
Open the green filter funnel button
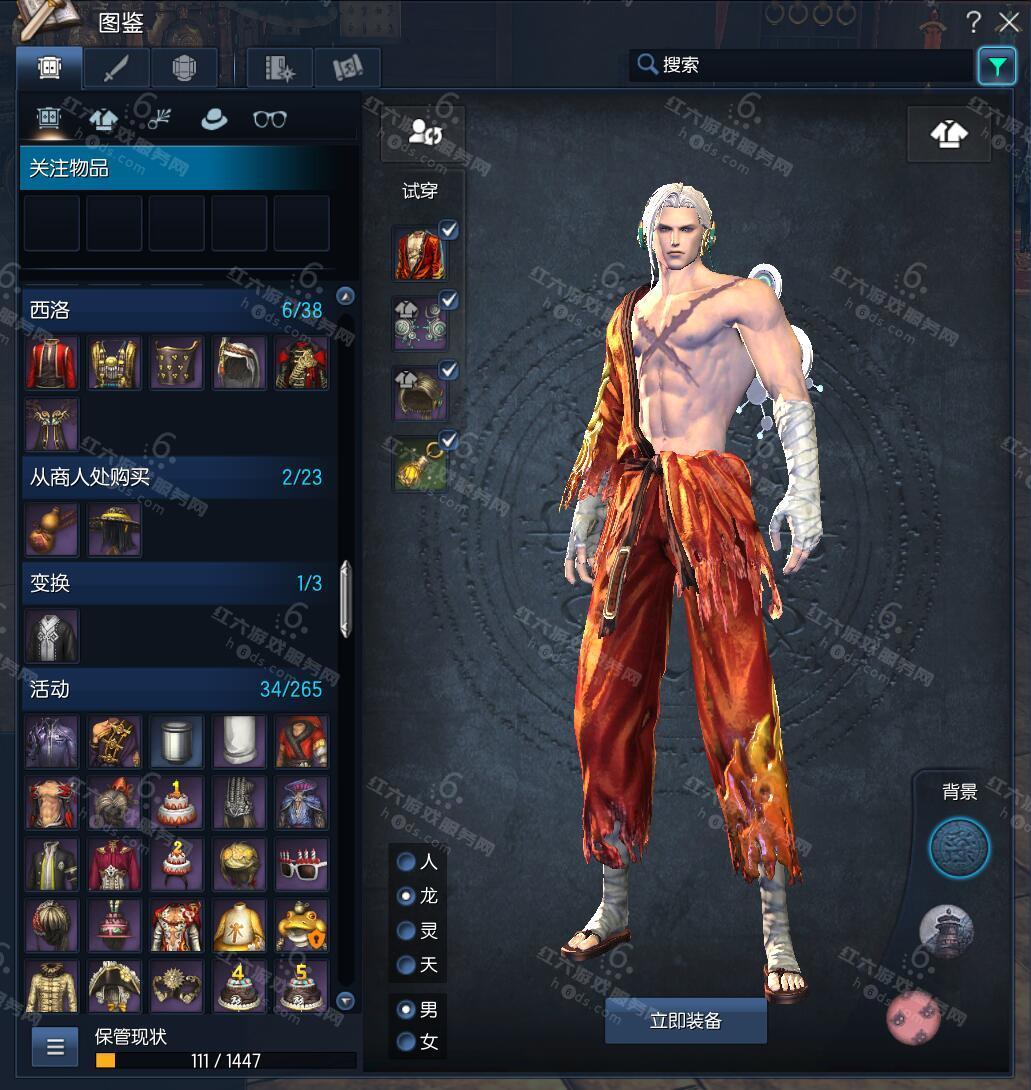[x=996, y=66]
